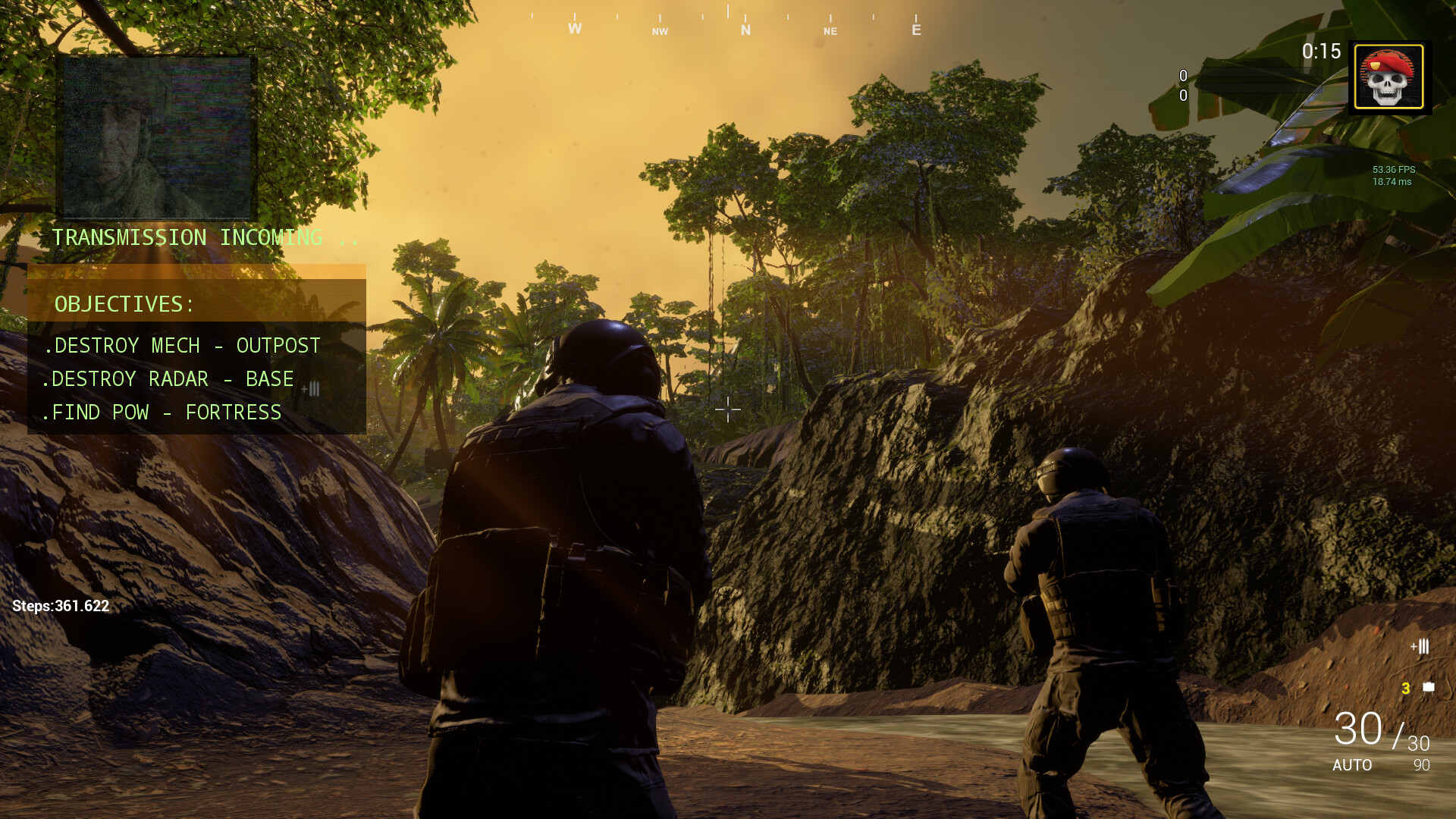Expand the OBJECTIVES panel header
Image resolution: width=1456 pixels, height=819 pixels.
[123, 305]
